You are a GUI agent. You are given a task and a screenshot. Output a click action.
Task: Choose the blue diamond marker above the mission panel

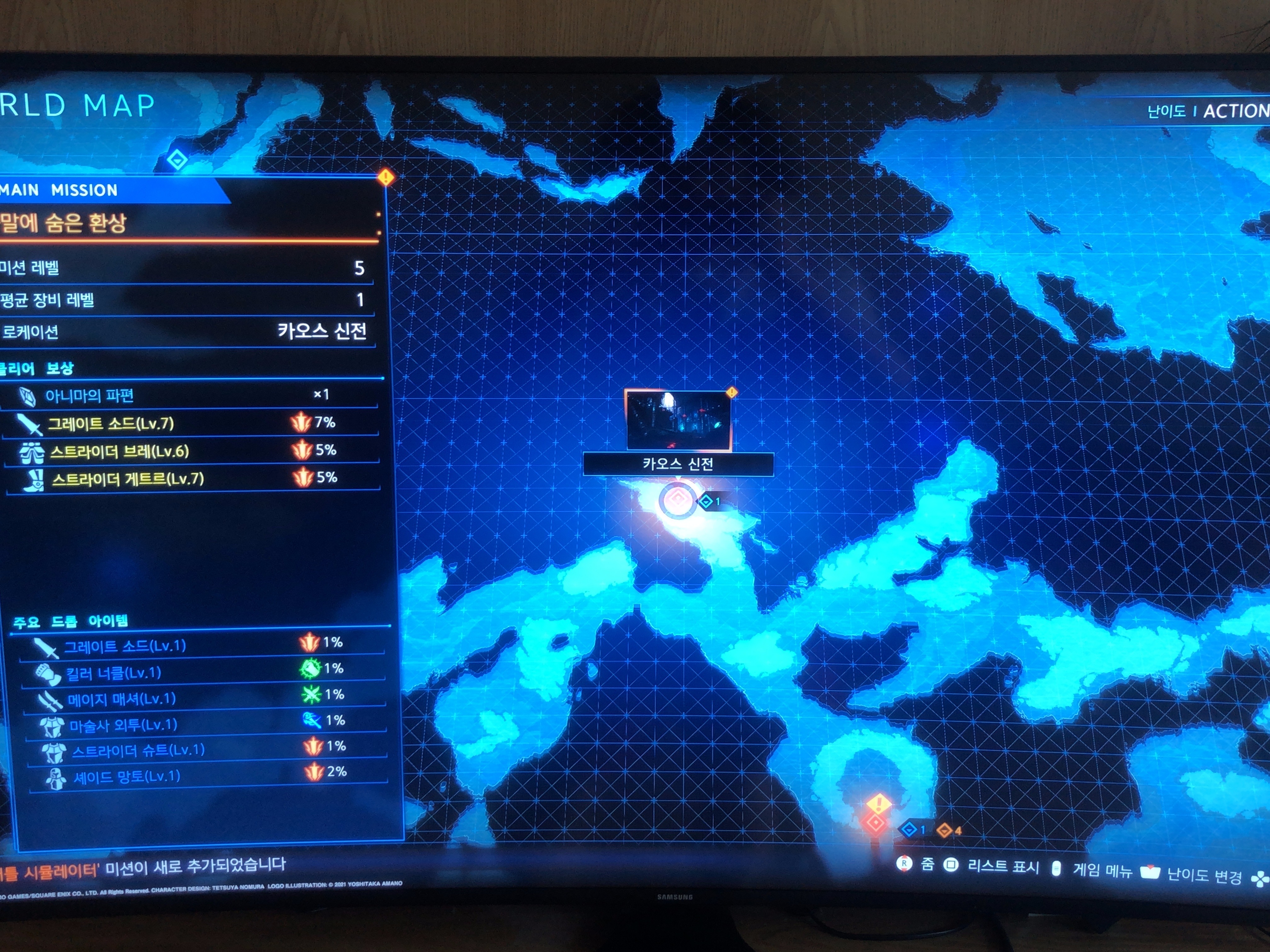[x=177, y=160]
